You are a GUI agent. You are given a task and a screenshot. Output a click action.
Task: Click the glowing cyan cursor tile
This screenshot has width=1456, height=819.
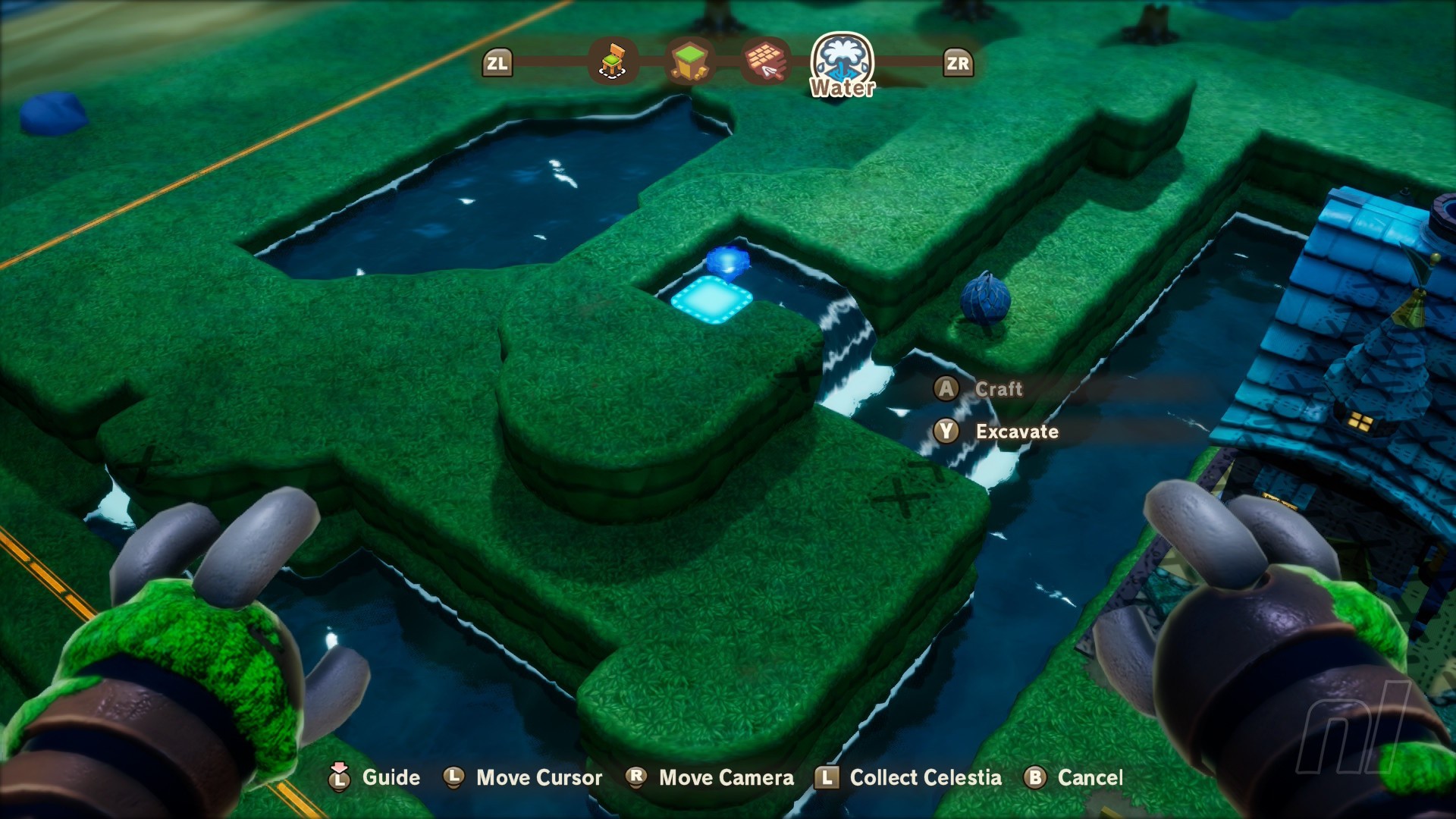click(711, 300)
